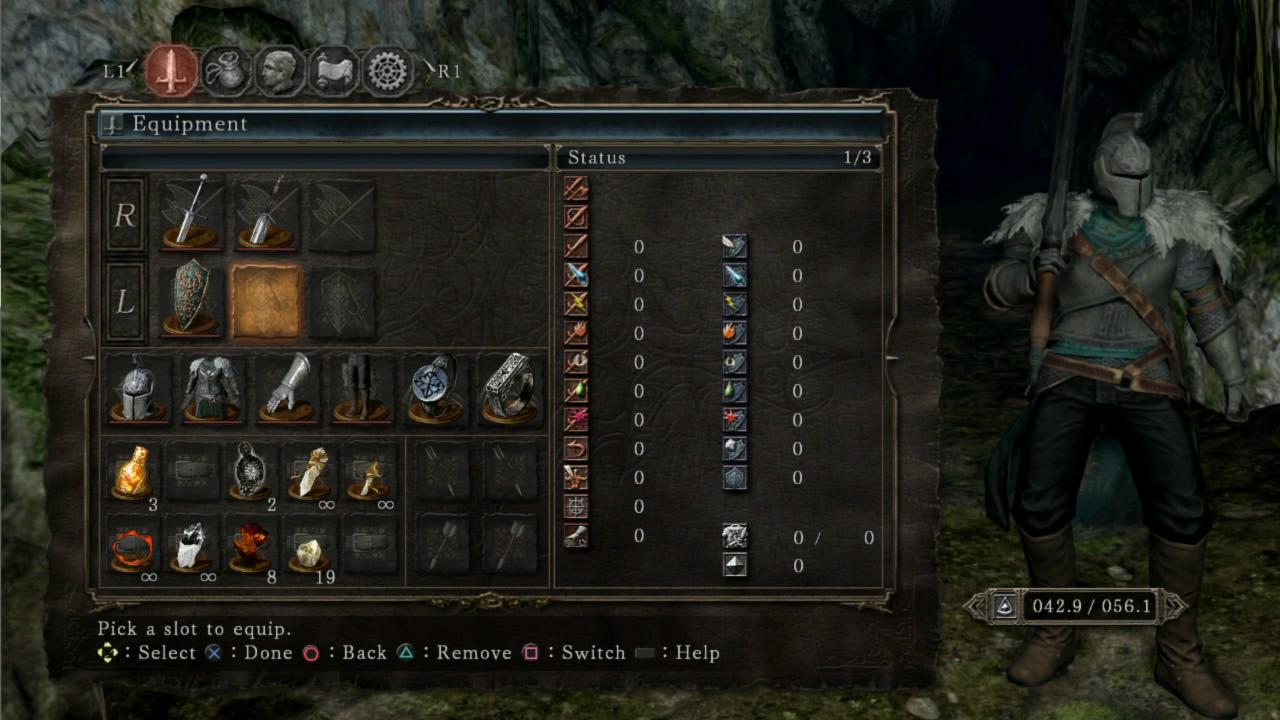1280x720 pixels.
Task: Switch to the sword equipment tab
Action: [171, 71]
